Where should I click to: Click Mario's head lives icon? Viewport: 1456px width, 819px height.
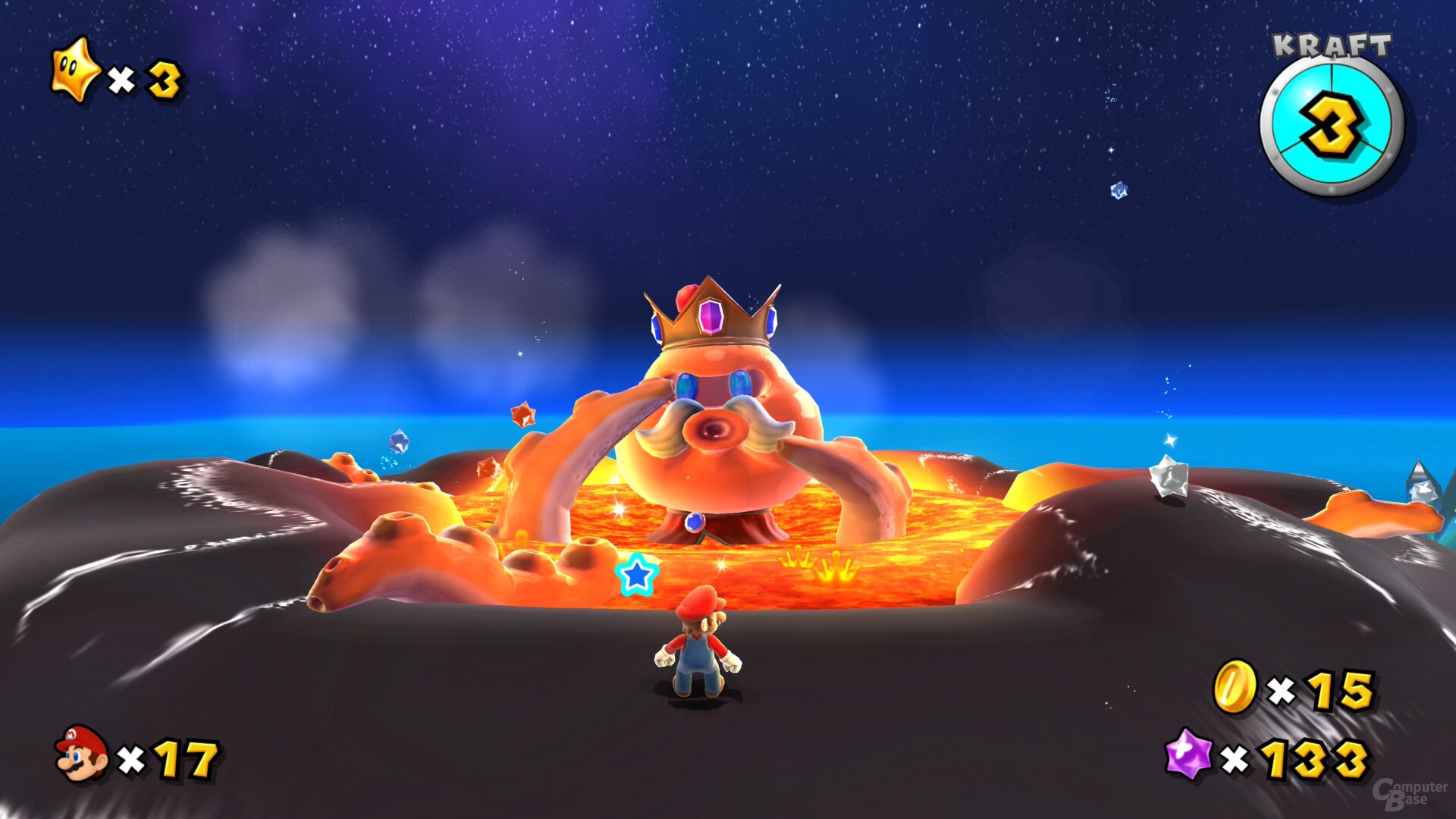[x=81, y=753]
